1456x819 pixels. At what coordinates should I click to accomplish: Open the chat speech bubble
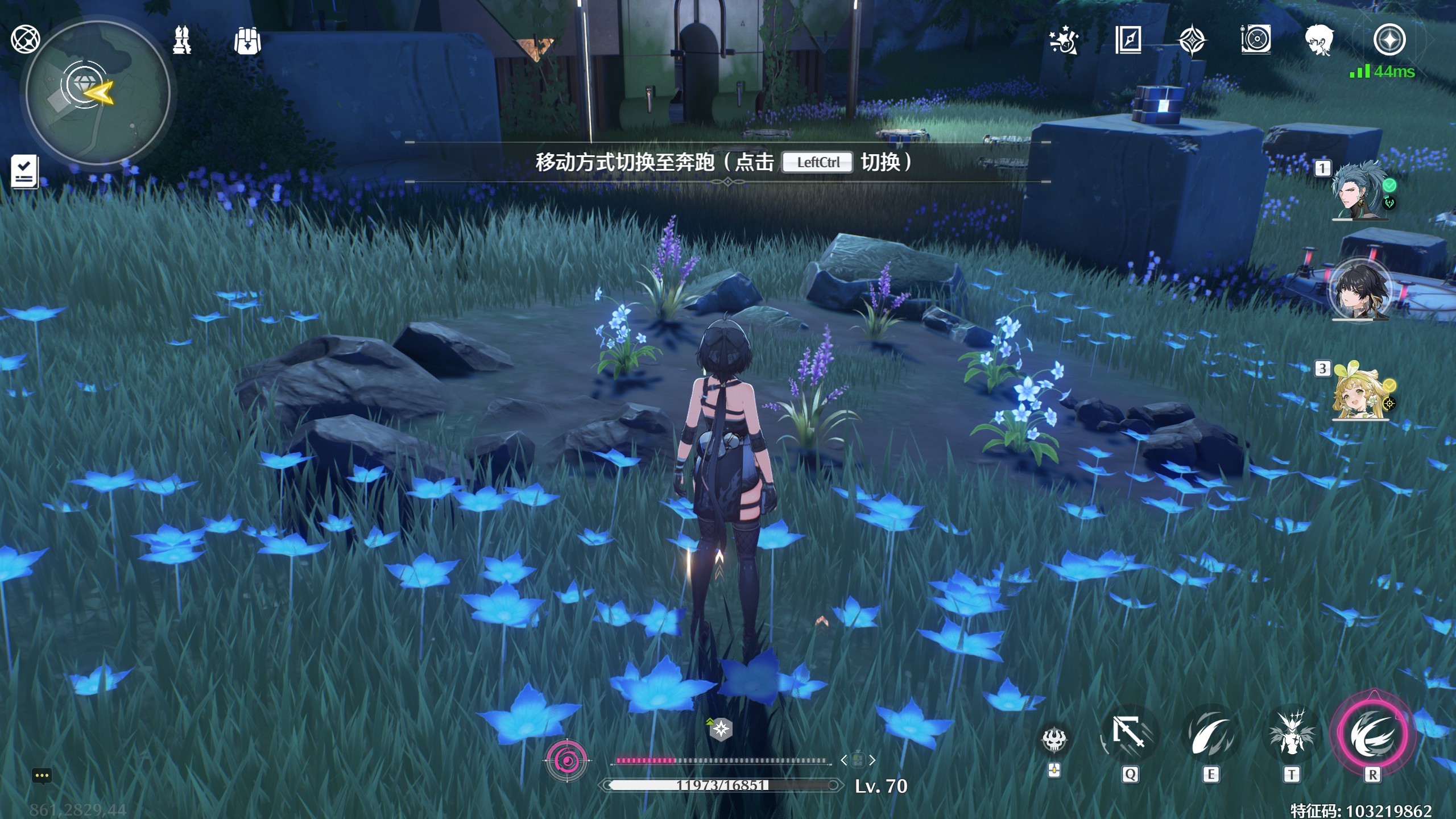(42, 776)
